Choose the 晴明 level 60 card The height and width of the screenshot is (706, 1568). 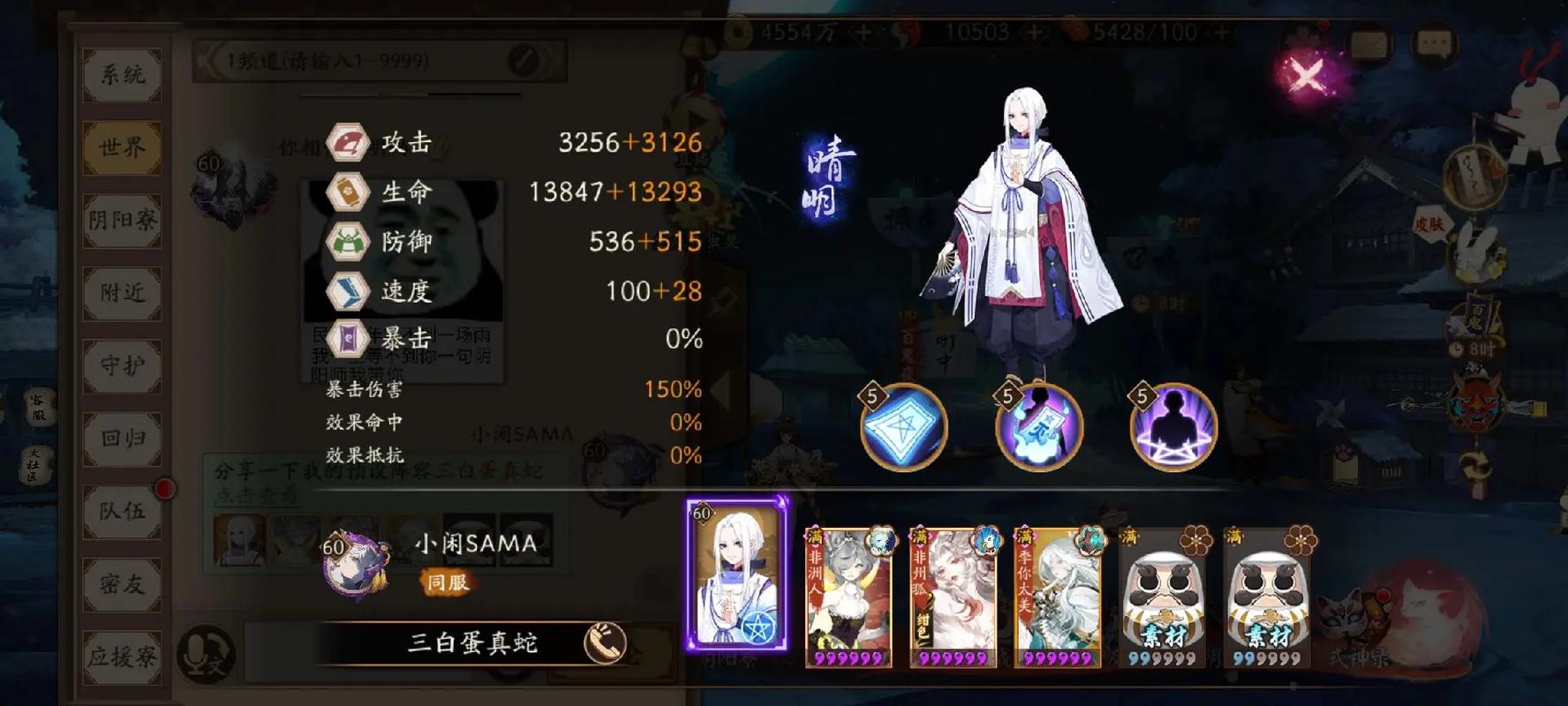[737, 574]
